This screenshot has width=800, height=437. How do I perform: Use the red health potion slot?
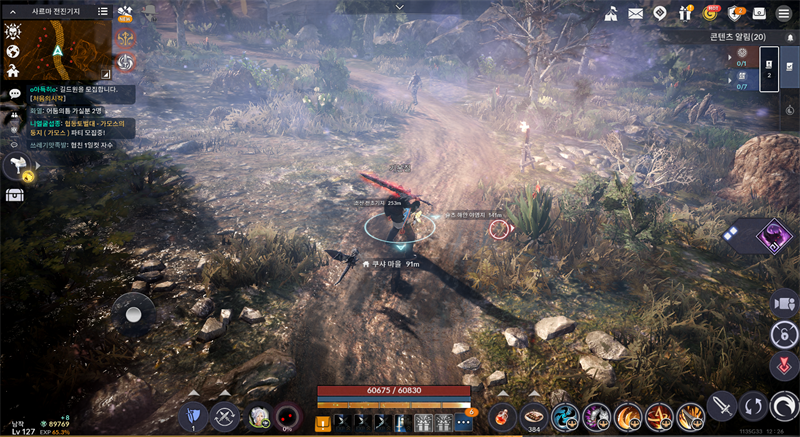pos(503,415)
